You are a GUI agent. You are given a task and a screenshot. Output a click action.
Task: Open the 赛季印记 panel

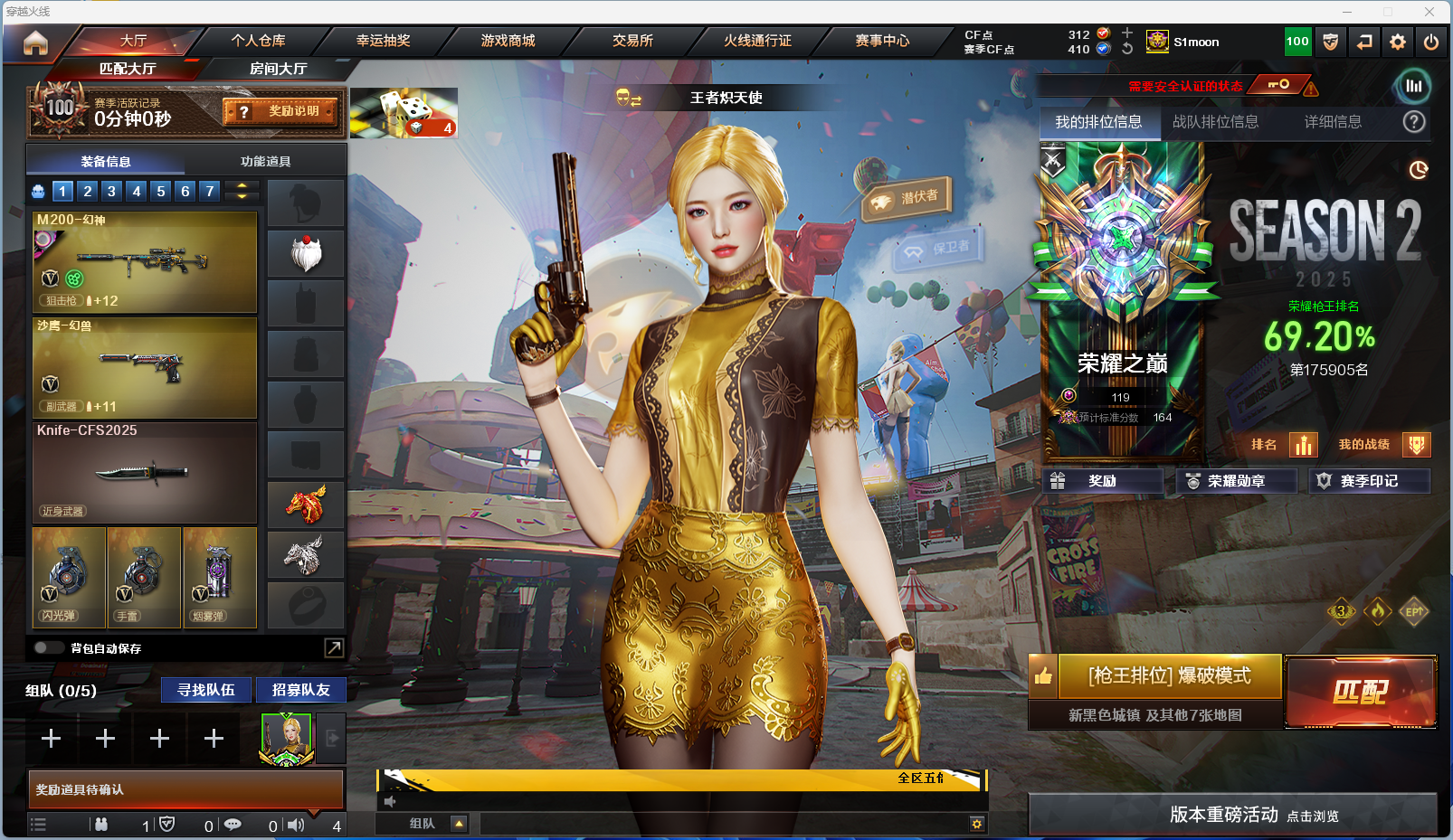1369,481
